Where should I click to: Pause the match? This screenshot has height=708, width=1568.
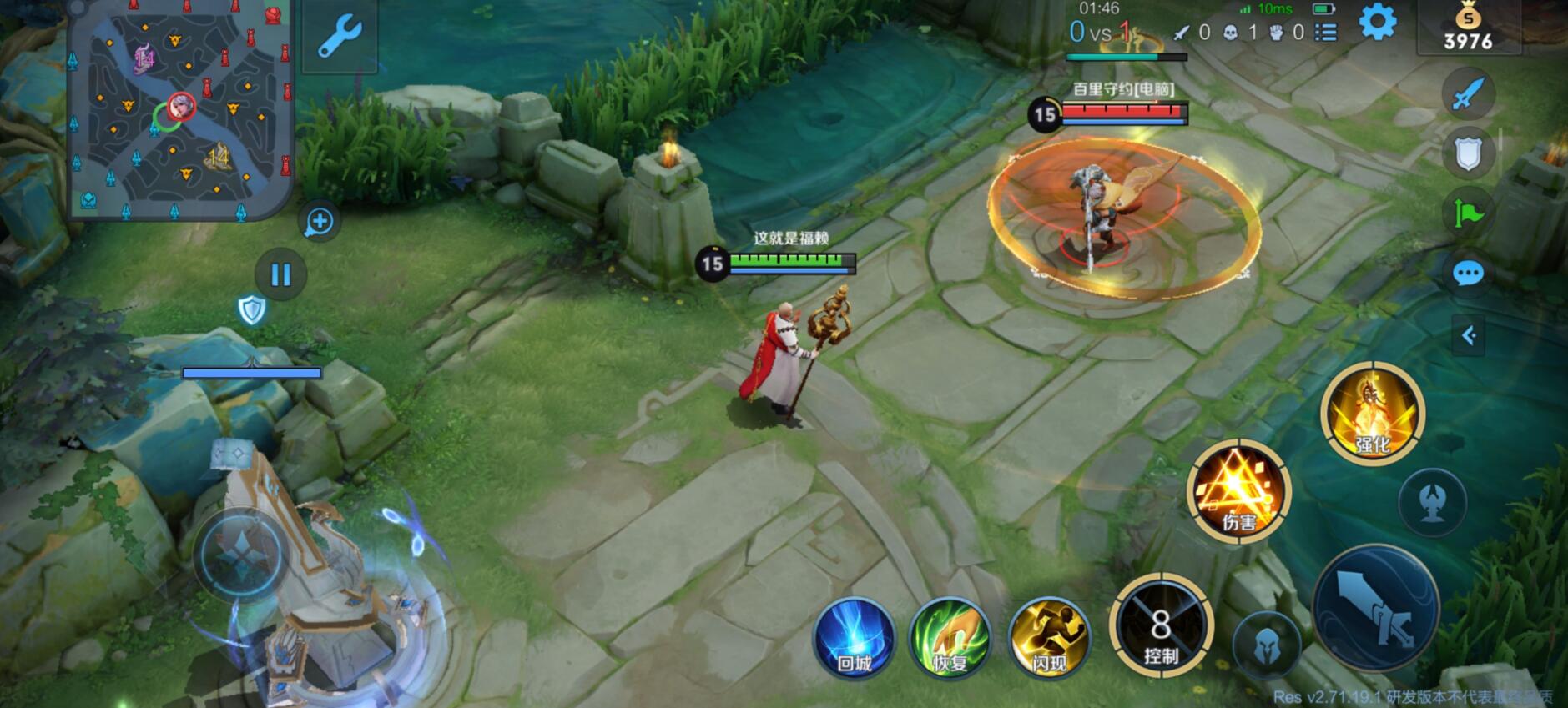point(280,274)
